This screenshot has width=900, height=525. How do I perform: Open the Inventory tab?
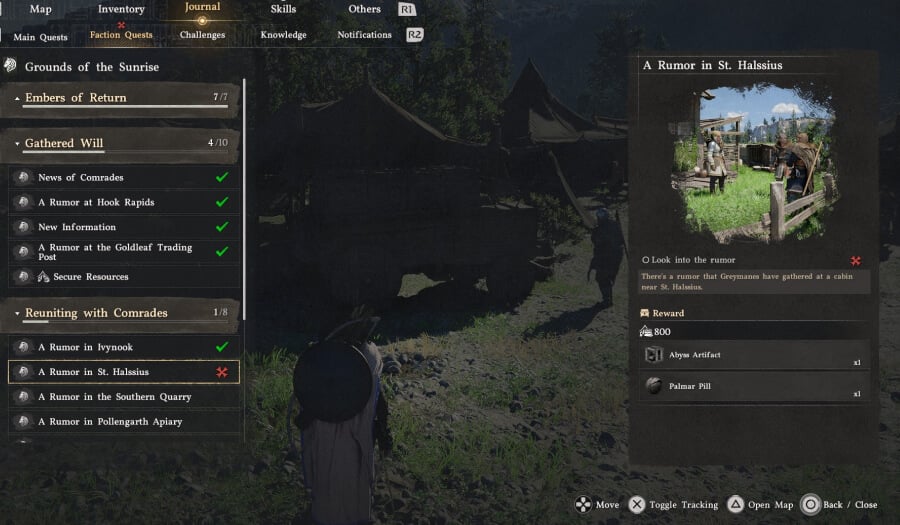point(121,9)
